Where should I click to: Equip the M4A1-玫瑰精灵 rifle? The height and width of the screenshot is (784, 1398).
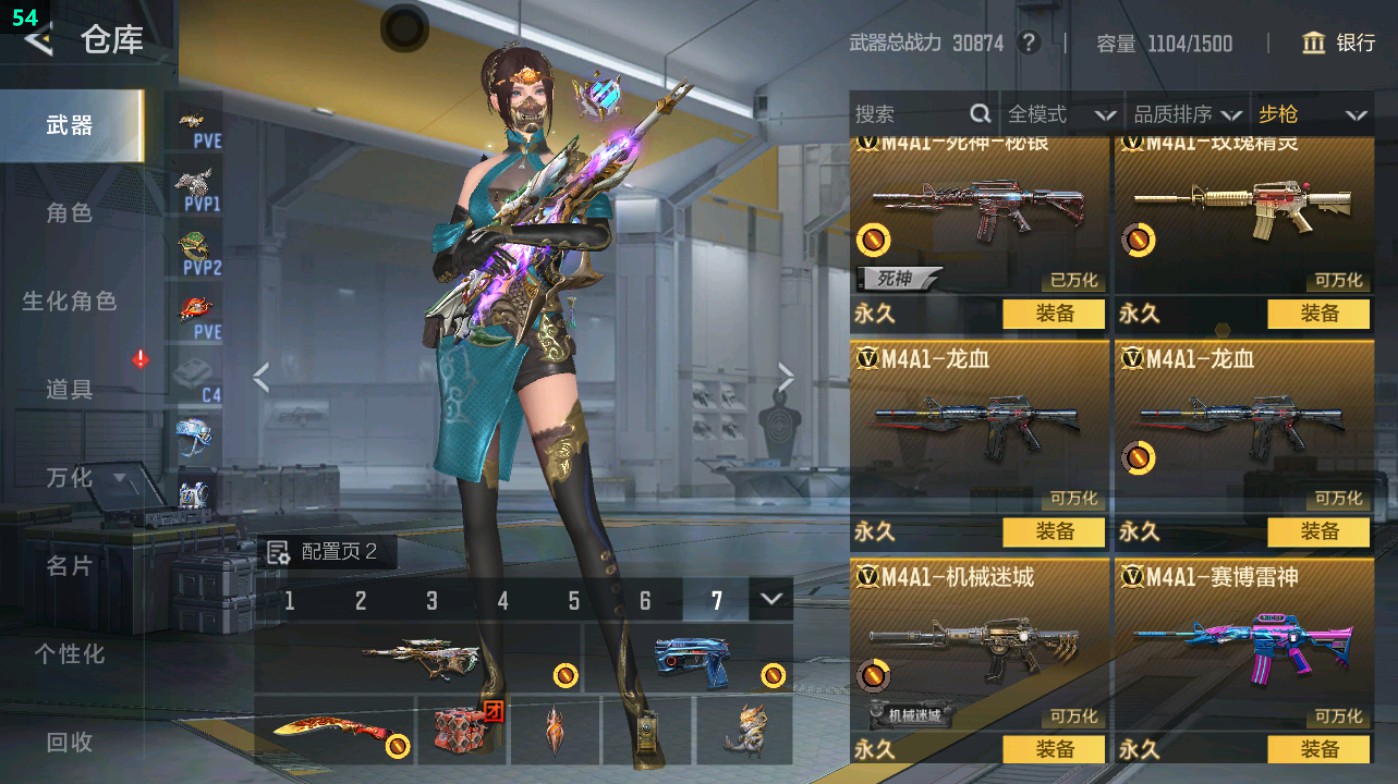pyautogui.click(x=1318, y=313)
